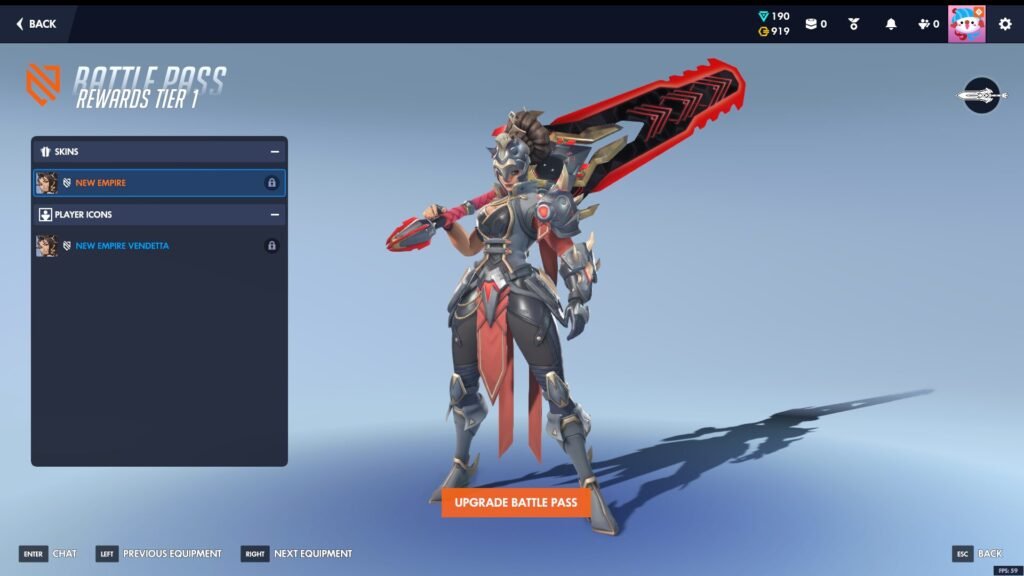Open the notifications bell
This screenshot has width=1024, height=576.
[891, 24]
